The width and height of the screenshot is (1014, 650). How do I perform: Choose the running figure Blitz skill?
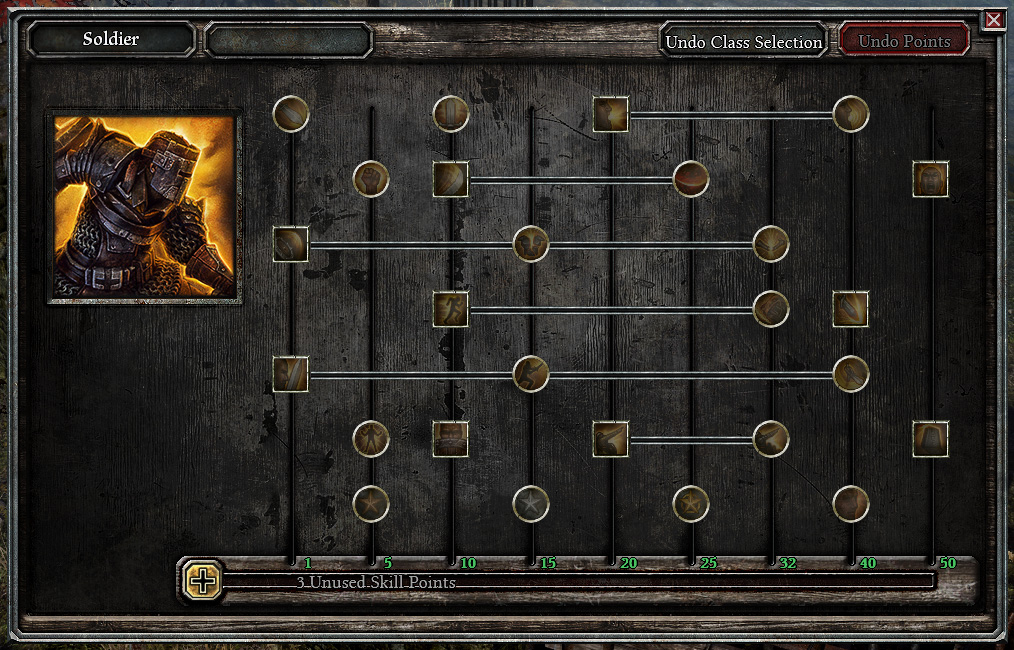click(451, 309)
